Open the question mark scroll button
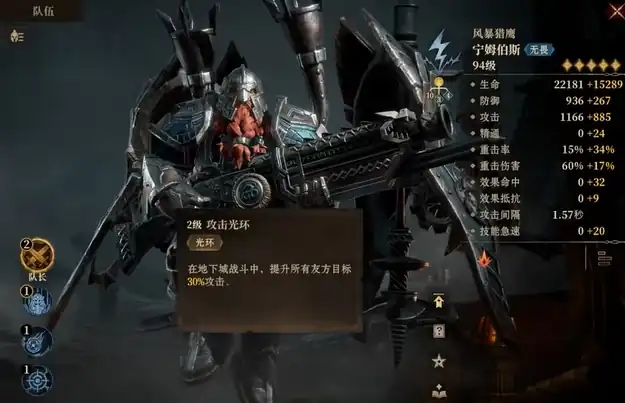Viewport: 625px width, 403px height. tap(438, 331)
